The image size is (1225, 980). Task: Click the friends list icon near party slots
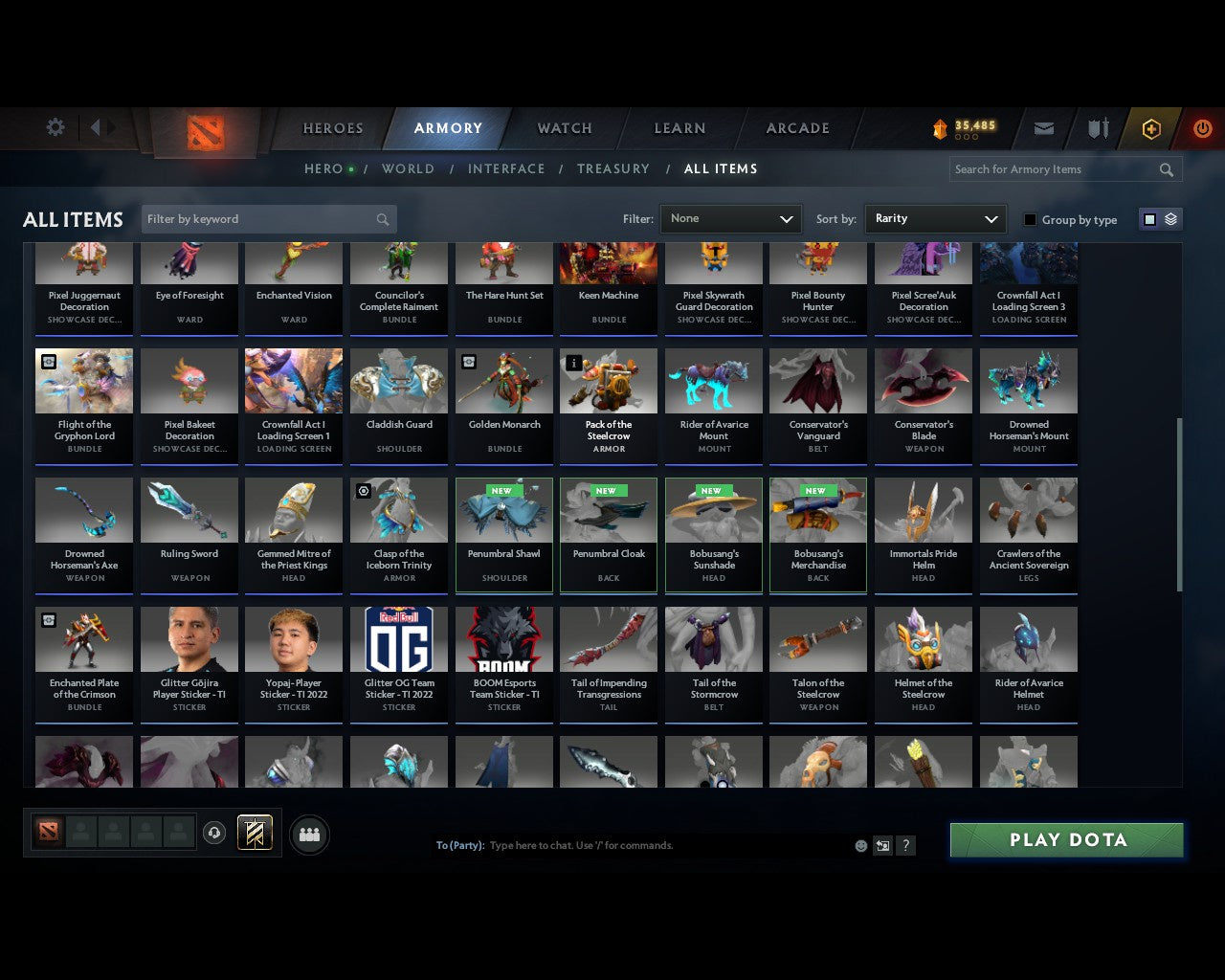[309, 835]
